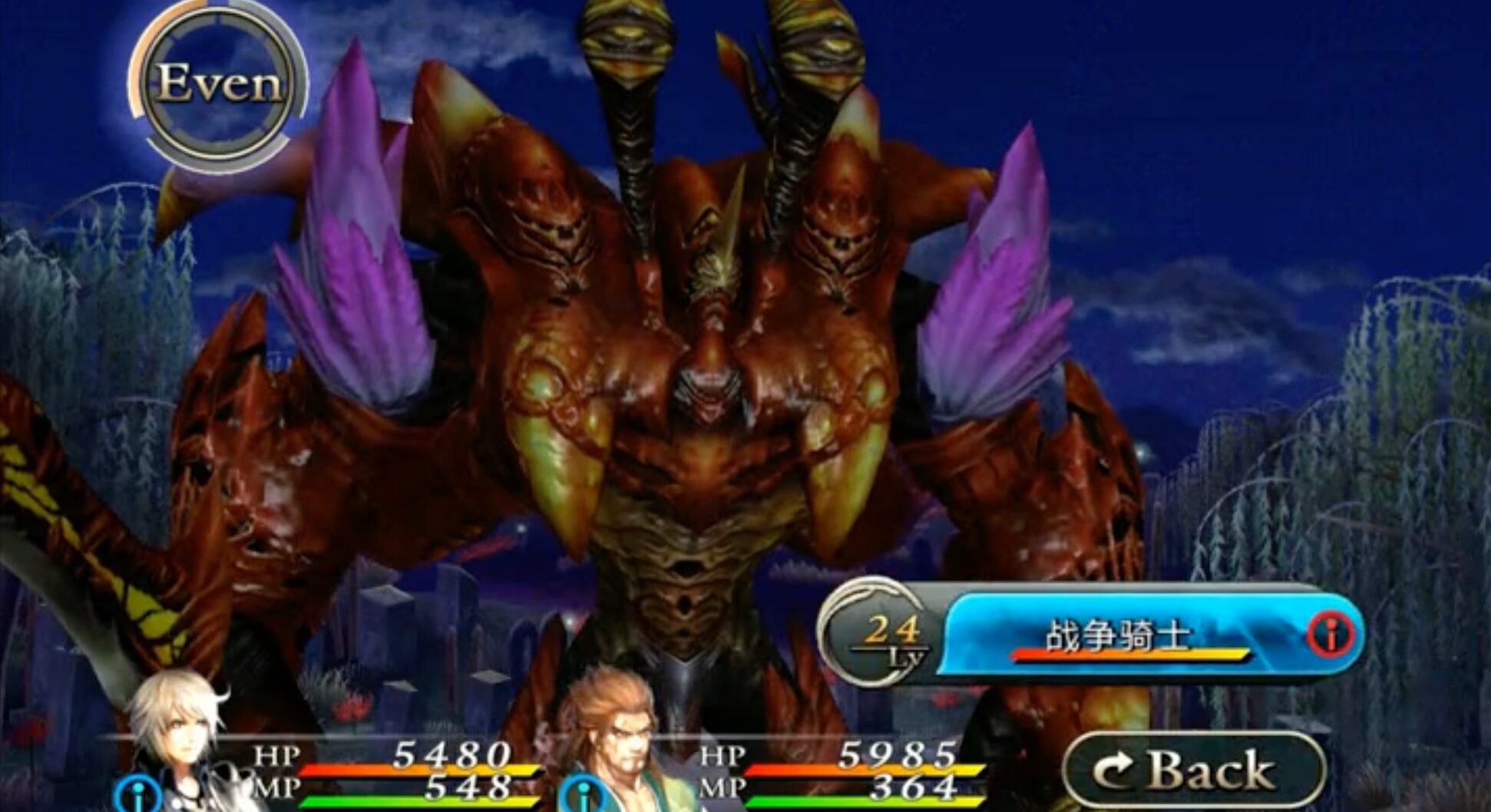Click the Back button
Screen dimensions: 1491x812
point(1193,770)
